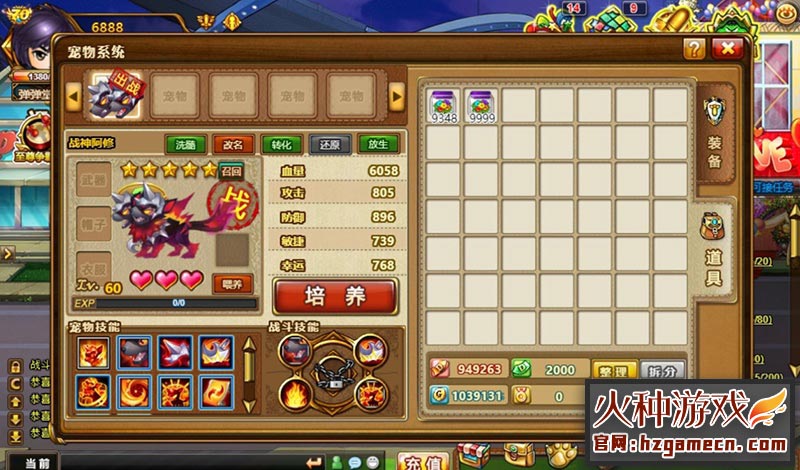800x470 pixels.
Task: Show next pets with the right arrow
Action: pyautogui.click(x=397, y=96)
